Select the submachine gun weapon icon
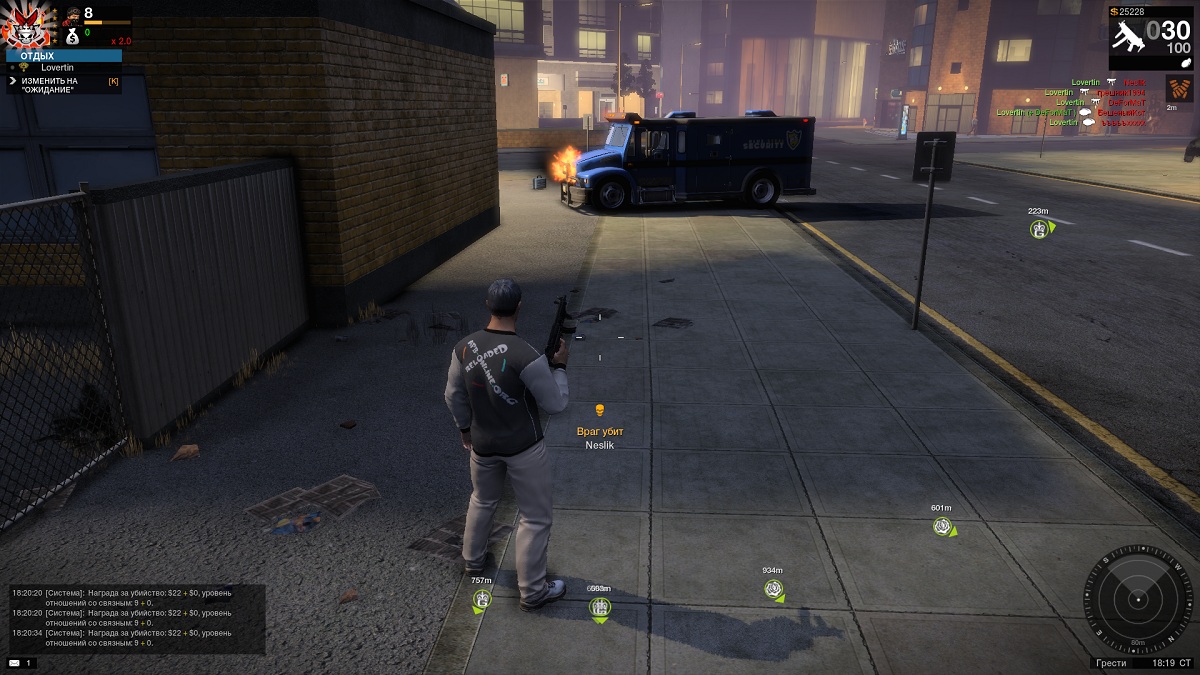Image resolution: width=1200 pixels, height=675 pixels. click(1130, 33)
